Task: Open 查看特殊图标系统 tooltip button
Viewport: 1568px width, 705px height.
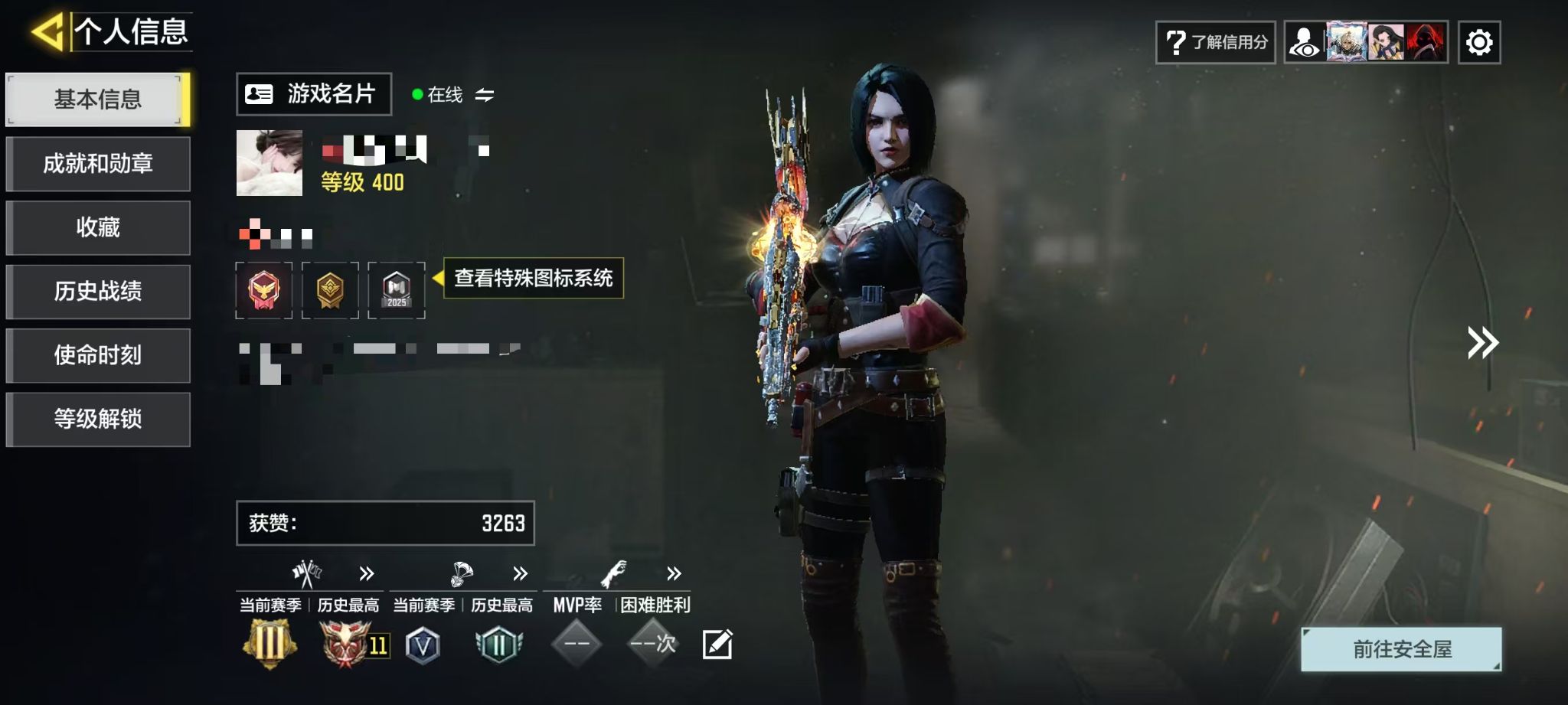Action: point(533,278)
